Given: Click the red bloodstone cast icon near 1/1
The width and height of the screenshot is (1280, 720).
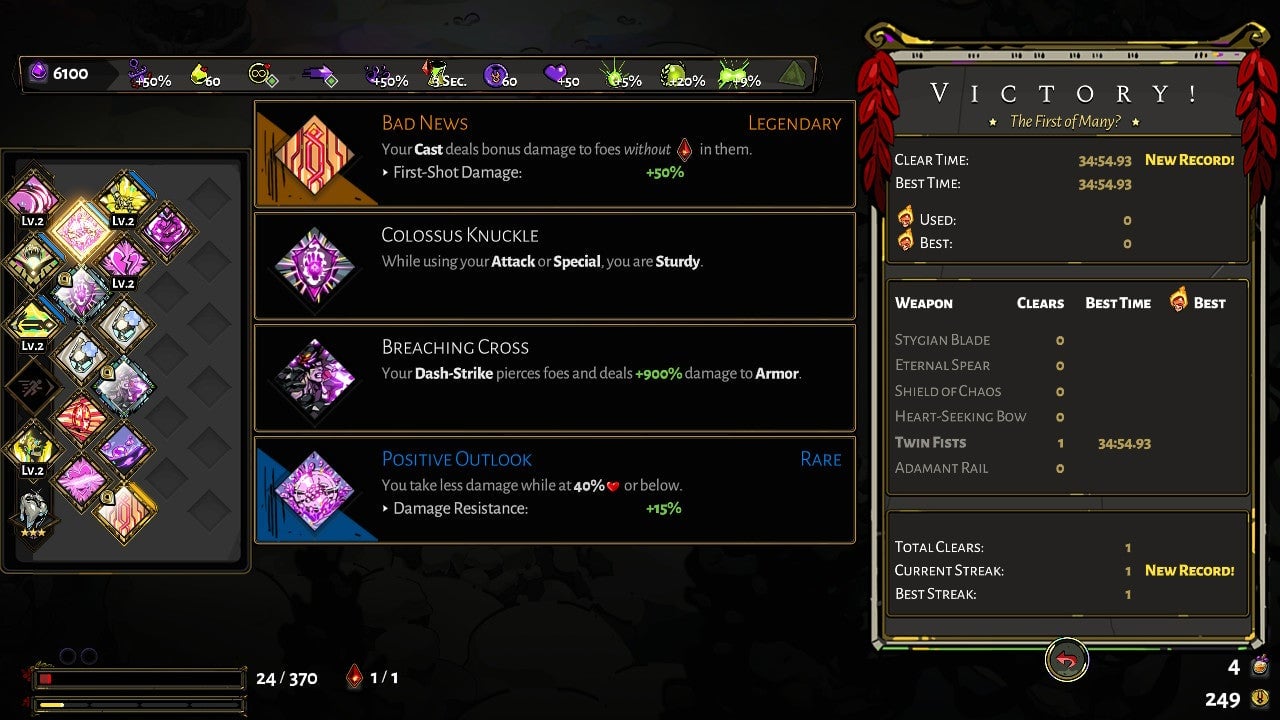Looking at the screenshot, I should [x=352, y=676].
